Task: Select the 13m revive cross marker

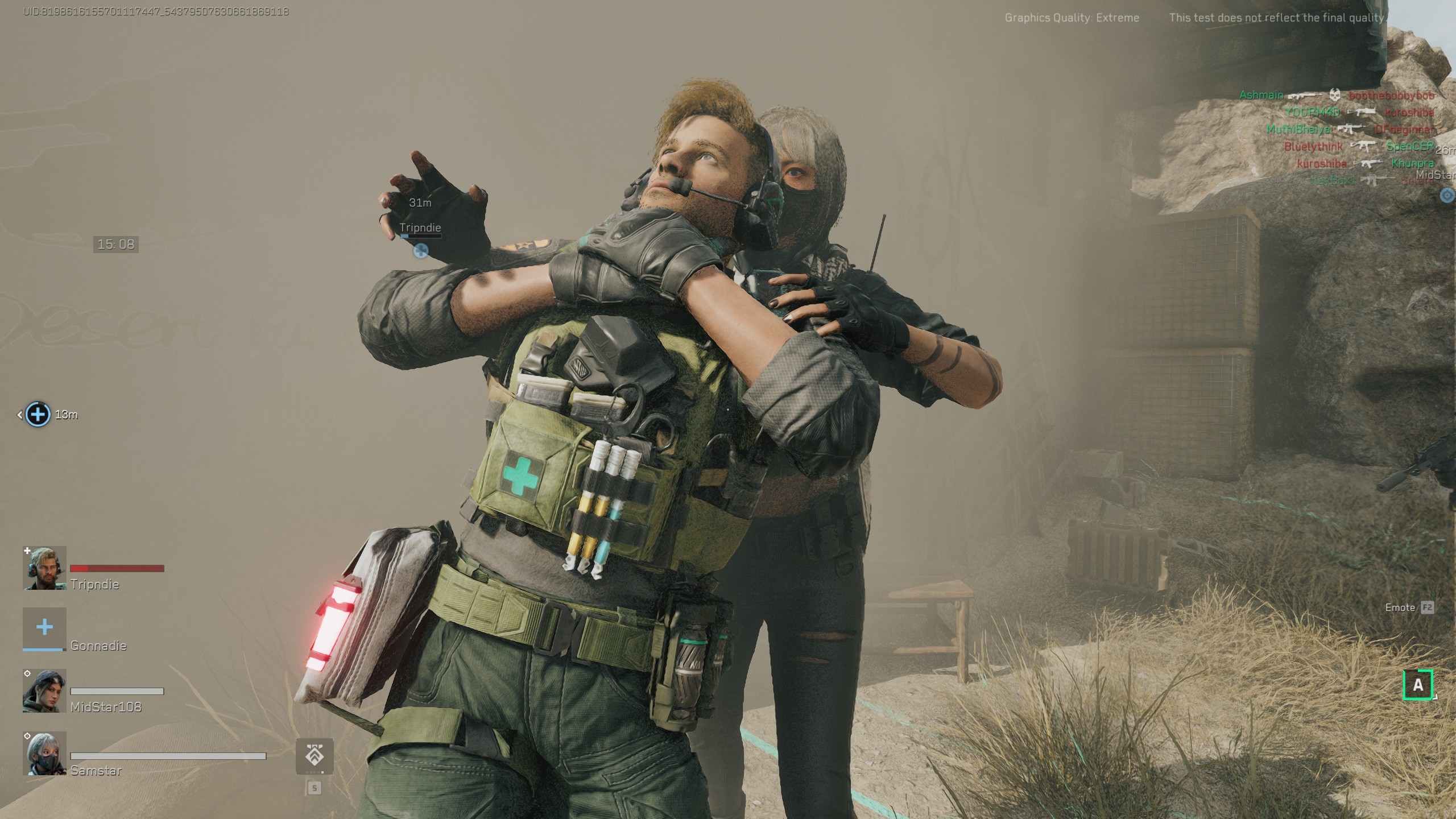Action: point(38,414)
